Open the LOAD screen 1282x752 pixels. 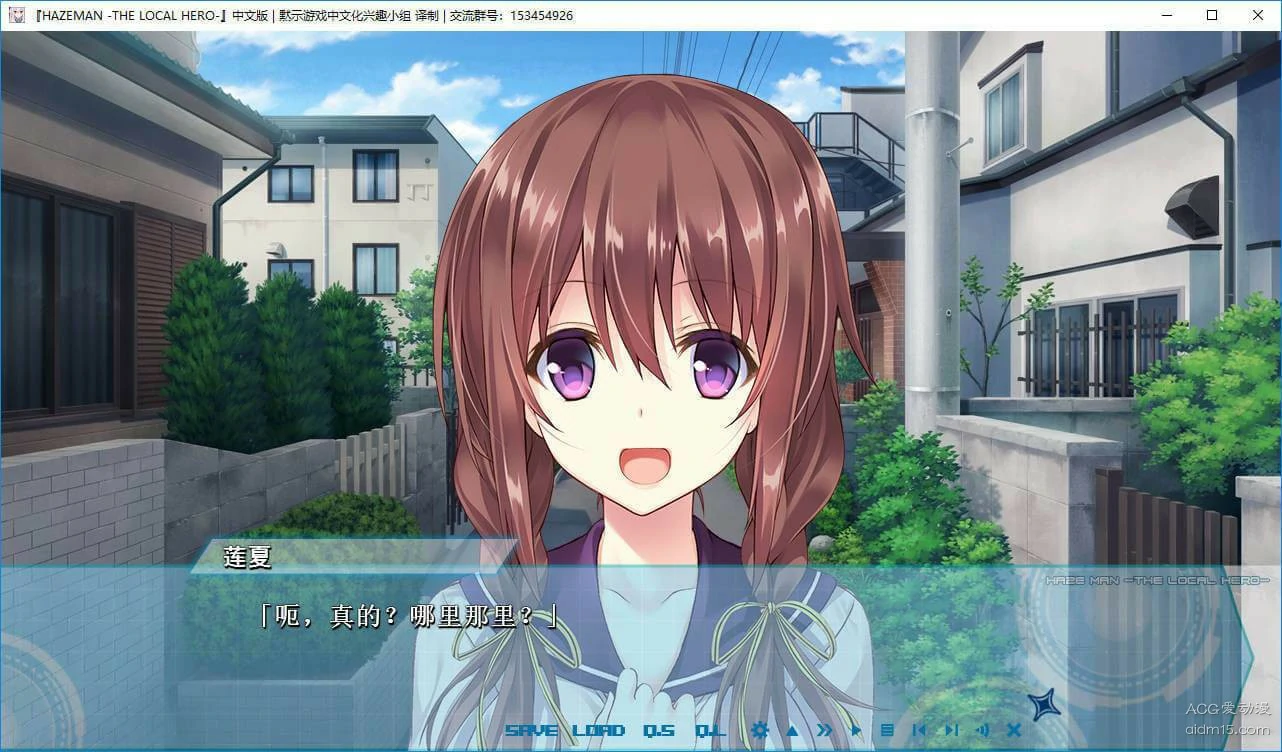[596, 730]
